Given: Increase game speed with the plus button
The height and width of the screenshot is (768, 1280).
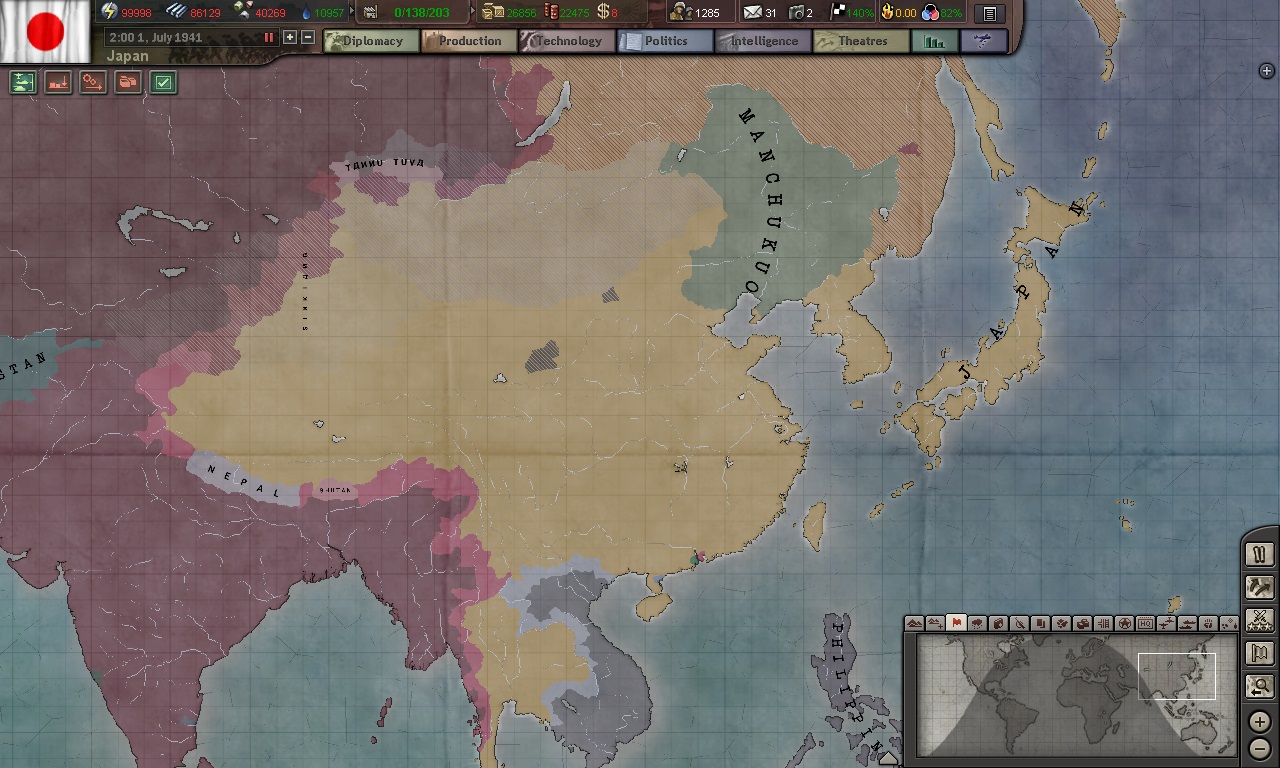Looking at the screenshot, I should click(290, 37).
